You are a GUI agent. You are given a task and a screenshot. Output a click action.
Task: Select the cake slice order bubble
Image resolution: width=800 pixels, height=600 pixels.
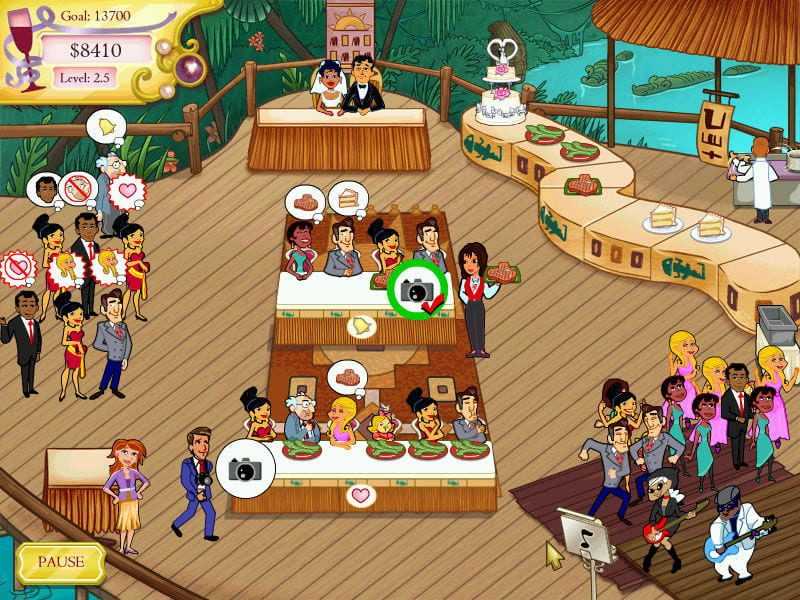[346, 199]
